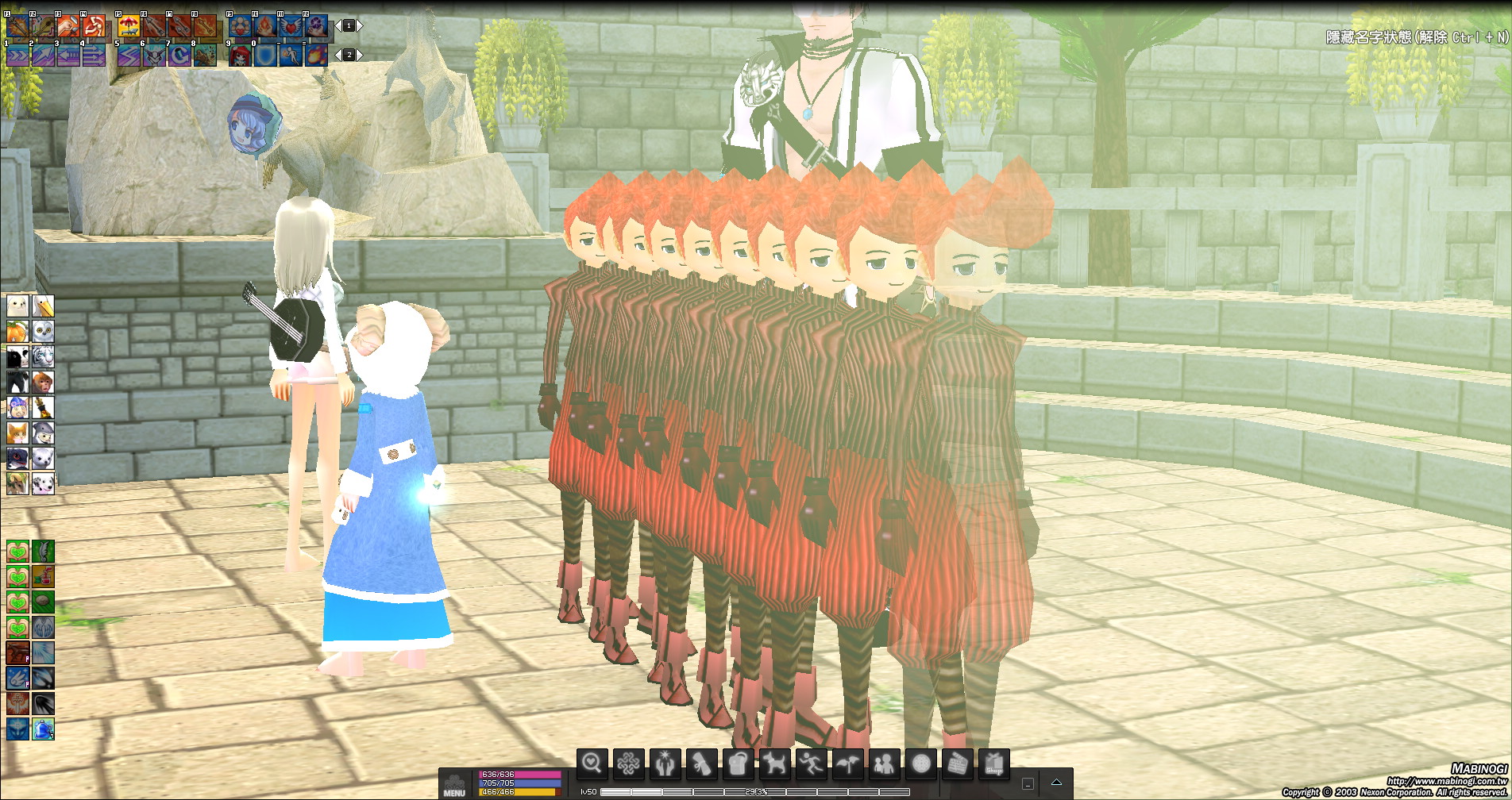Select the red-haired girl hotbar slot
Screen dimensions: 1512x800
(x=240, y=55)
